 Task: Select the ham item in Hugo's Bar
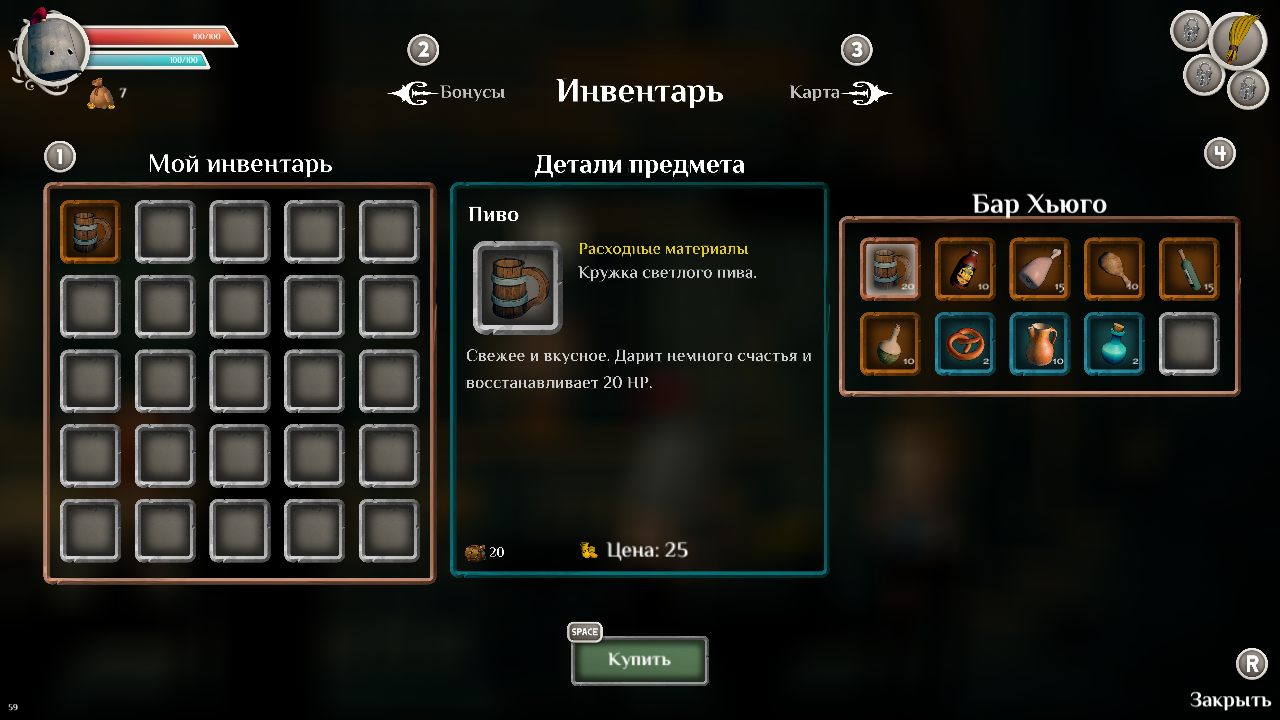point(1039,268)
